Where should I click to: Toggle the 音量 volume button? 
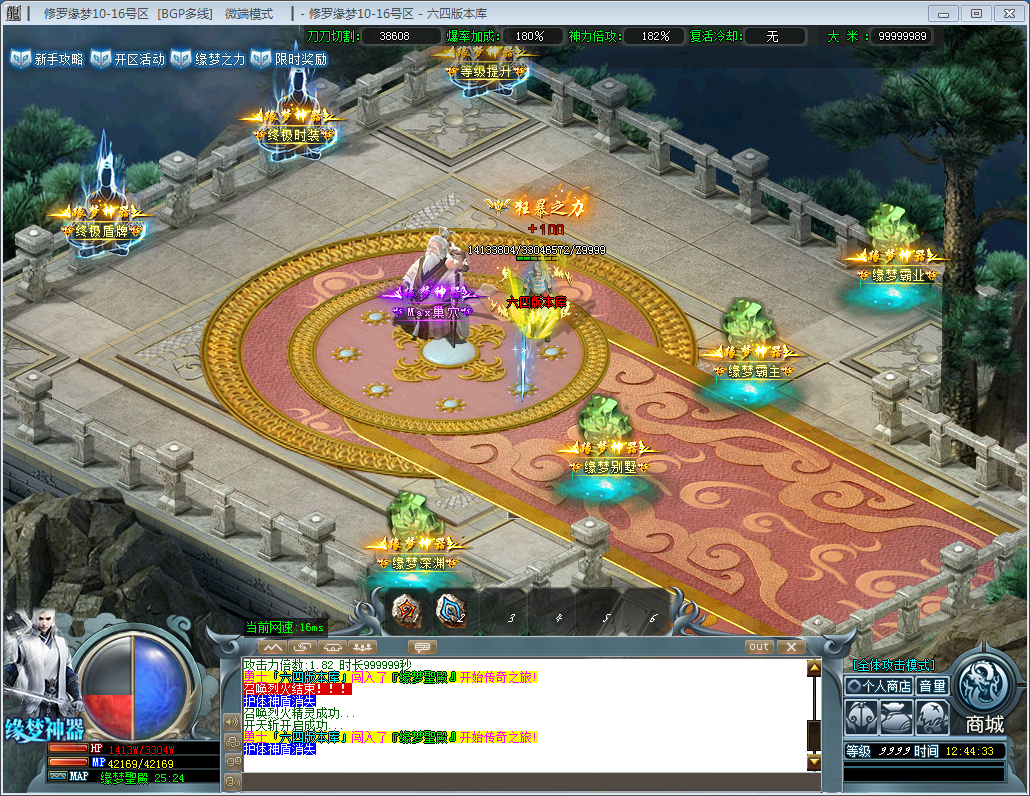click(x=932, y=686)
